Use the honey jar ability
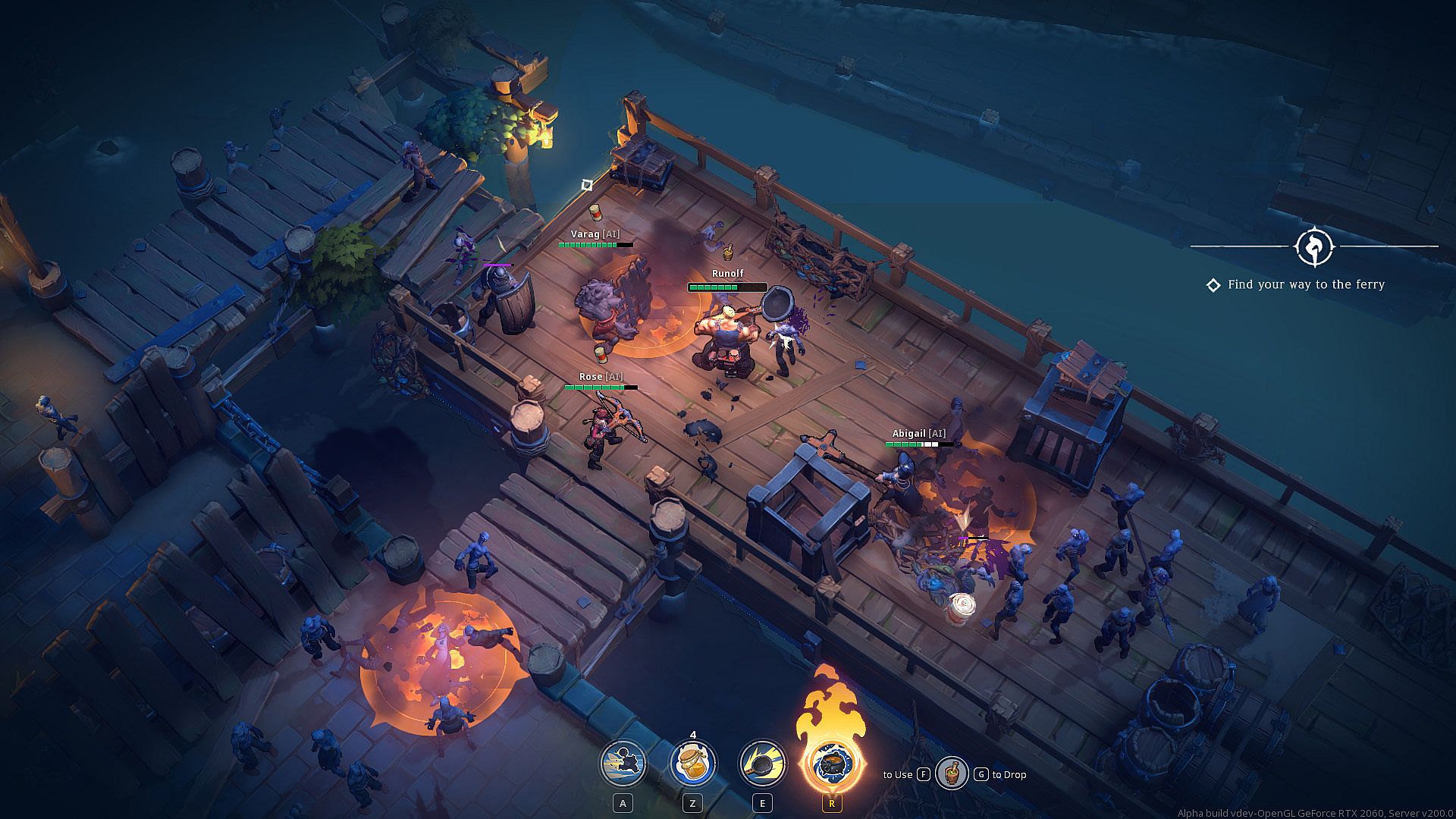 point(692,763)
